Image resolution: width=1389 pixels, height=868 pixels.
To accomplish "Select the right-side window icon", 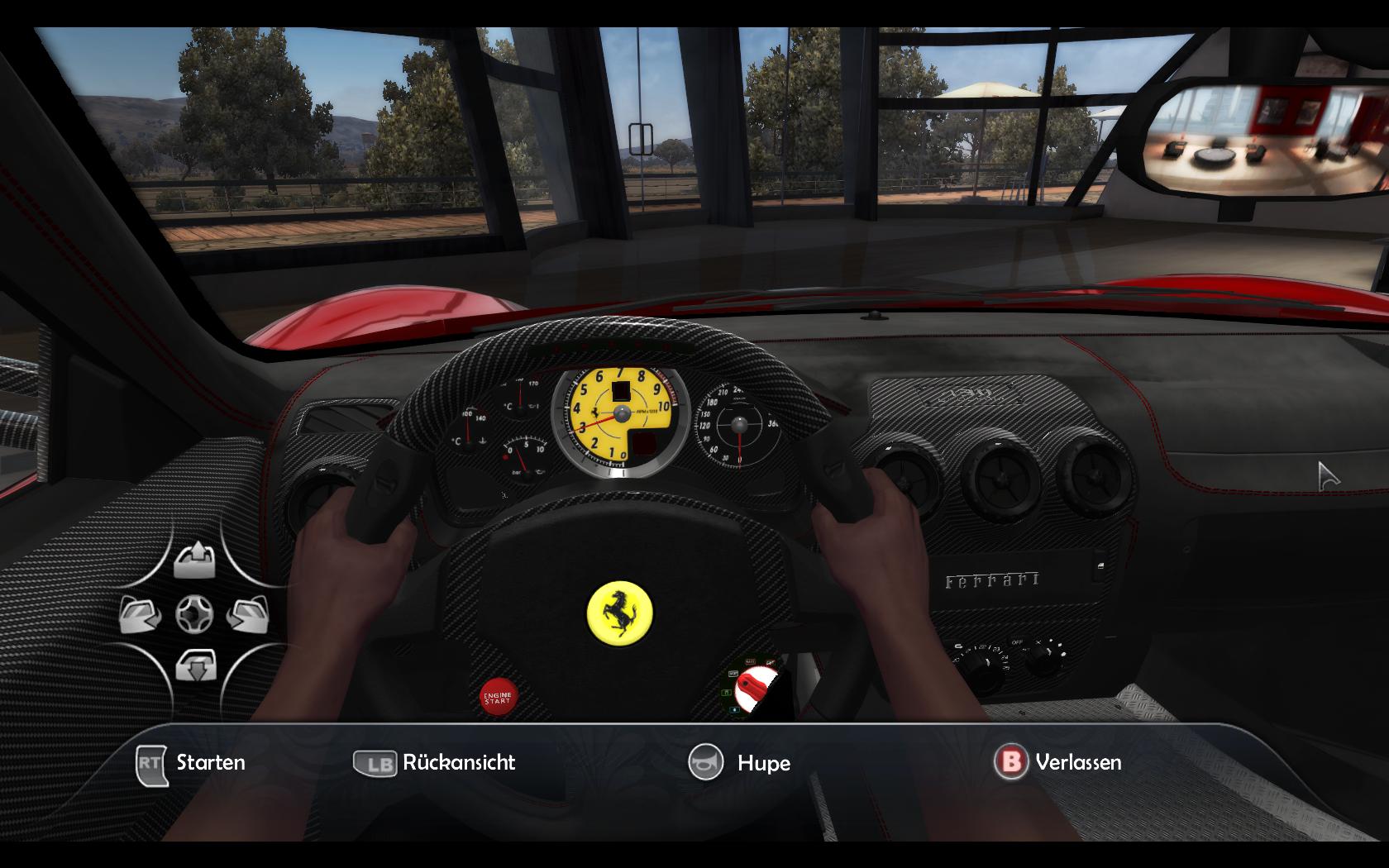I will point(248,614).
